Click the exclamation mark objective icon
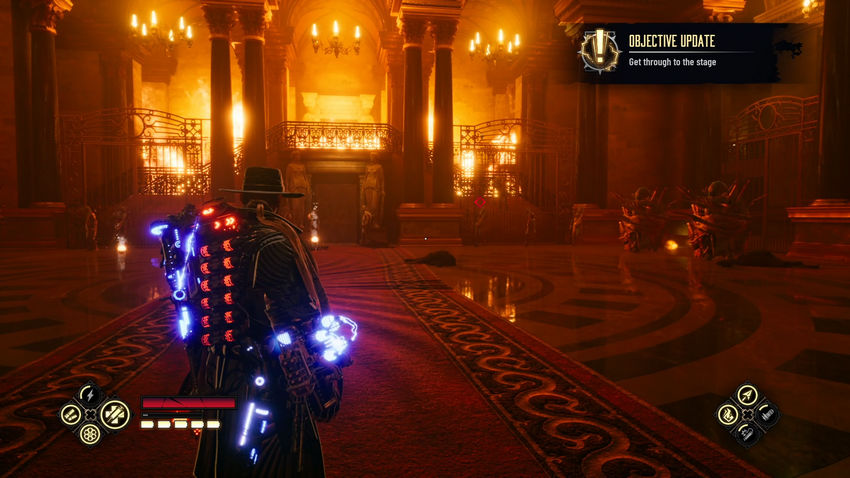Viewport: 850px width, 478px height. click(x=600, y=51)
